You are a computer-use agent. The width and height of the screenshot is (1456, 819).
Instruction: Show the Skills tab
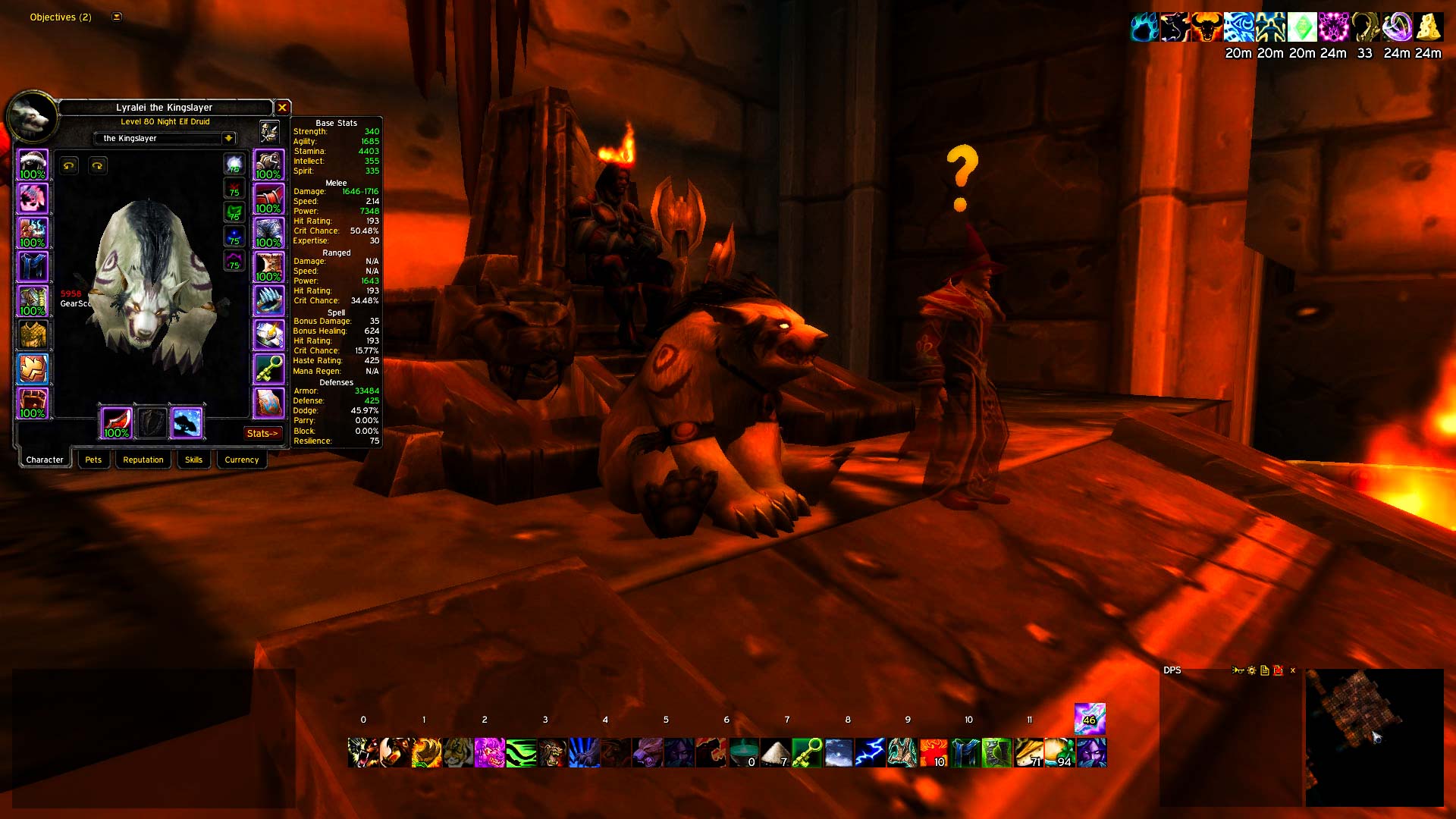pos(193,460)
